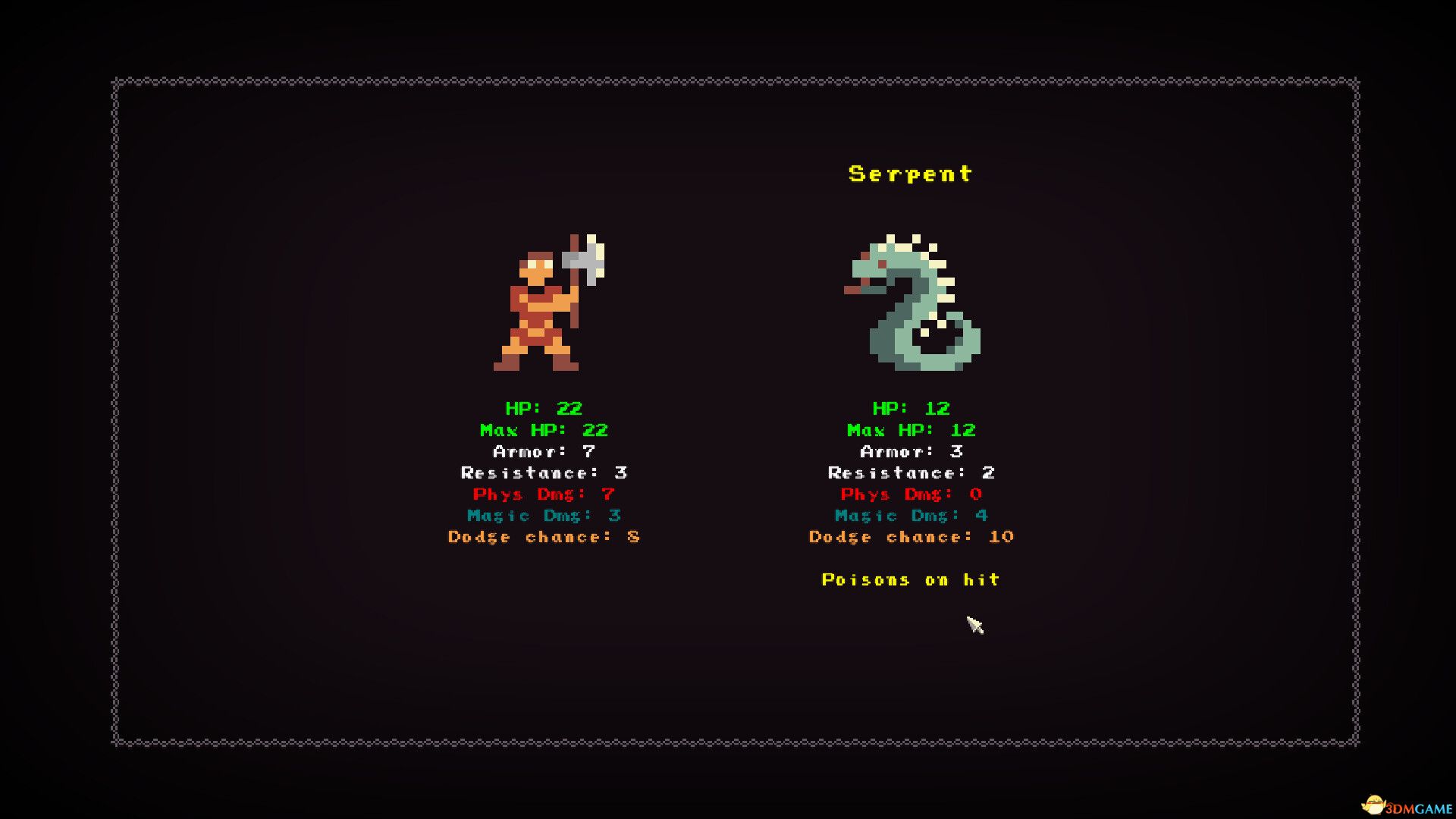1456x819 pixels.
Task: Click the green HP: 12 text
Action: point(910,408)
